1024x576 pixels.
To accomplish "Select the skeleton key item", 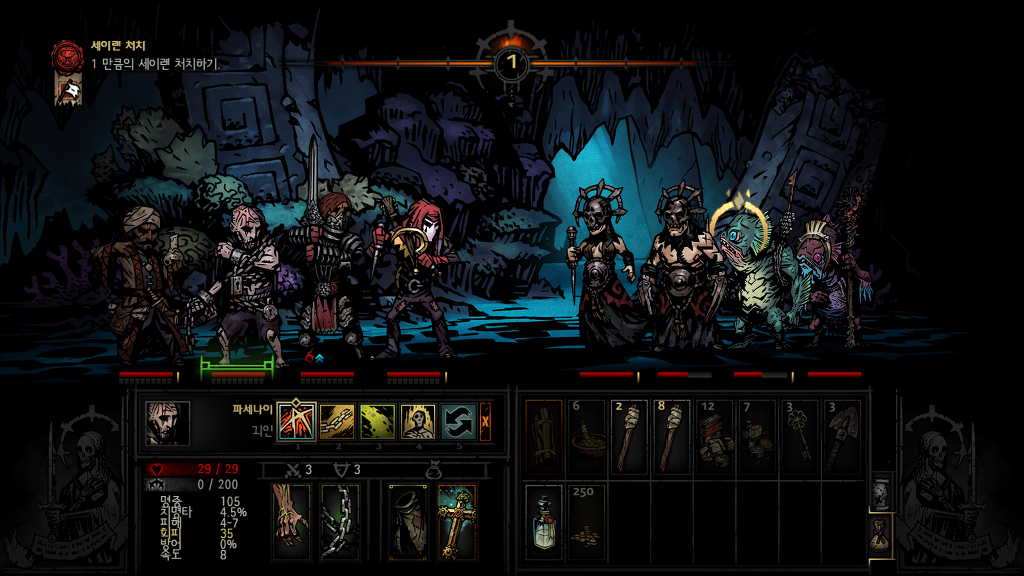I will tap(798, 436).
